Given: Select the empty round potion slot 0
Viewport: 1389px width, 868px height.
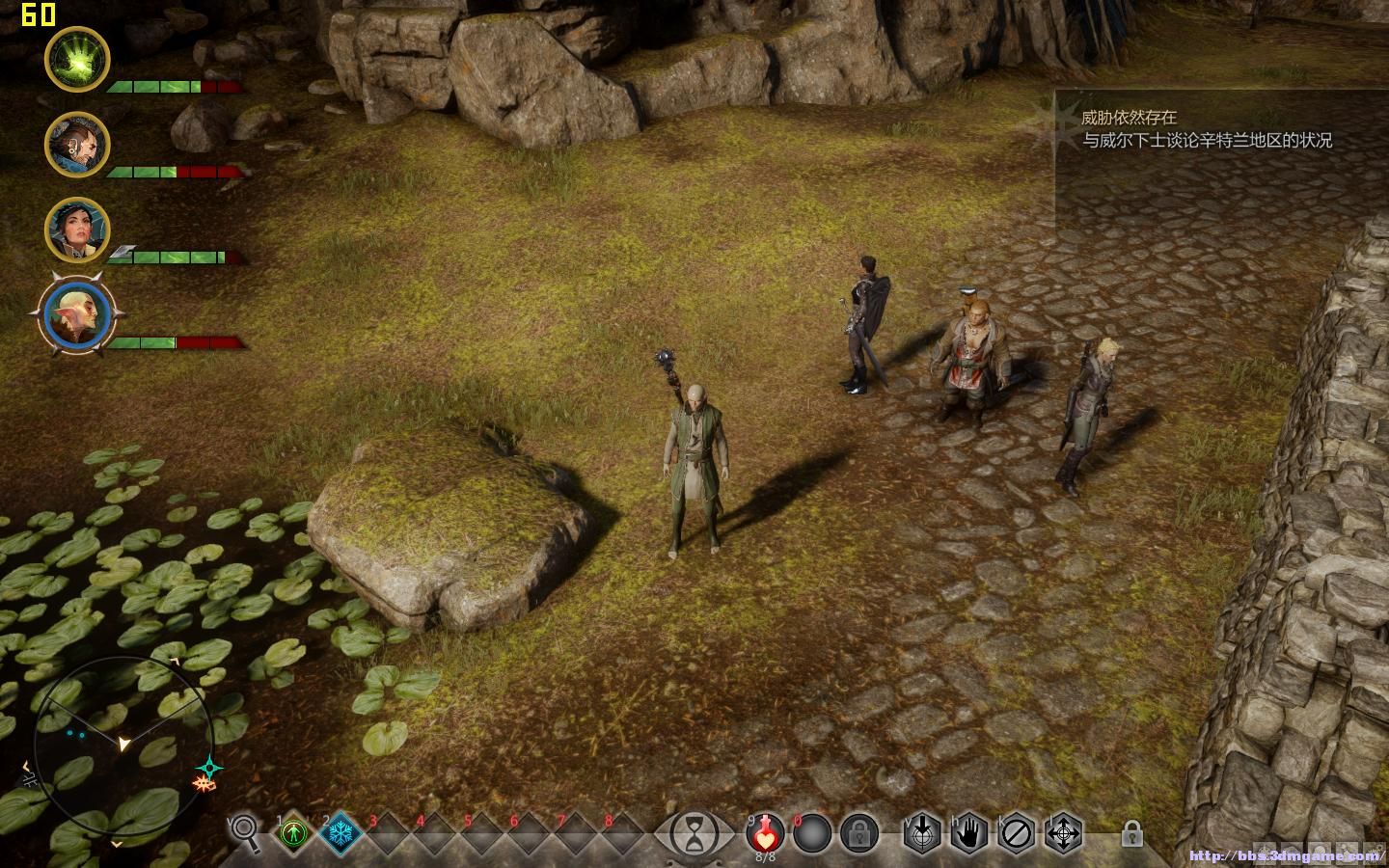Looking at the screenshot, I should click(x=812, y=832).
